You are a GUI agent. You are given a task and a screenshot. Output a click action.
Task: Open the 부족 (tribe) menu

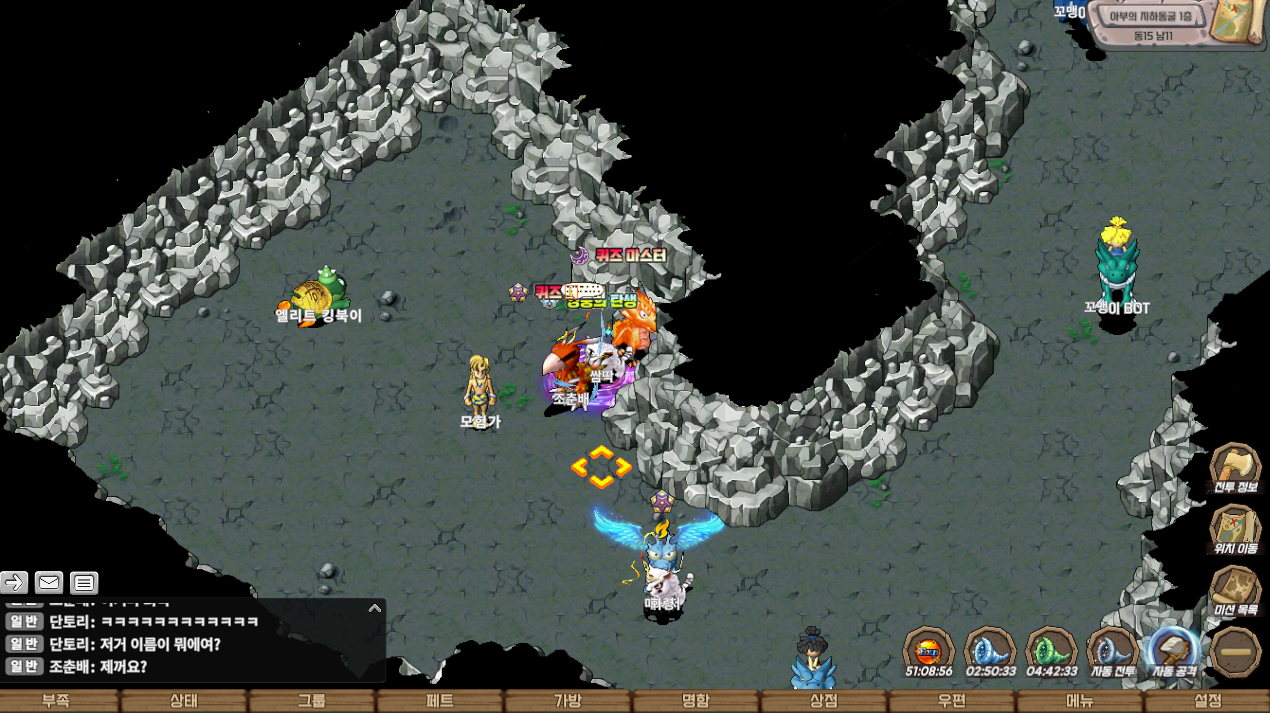[56, 701]
